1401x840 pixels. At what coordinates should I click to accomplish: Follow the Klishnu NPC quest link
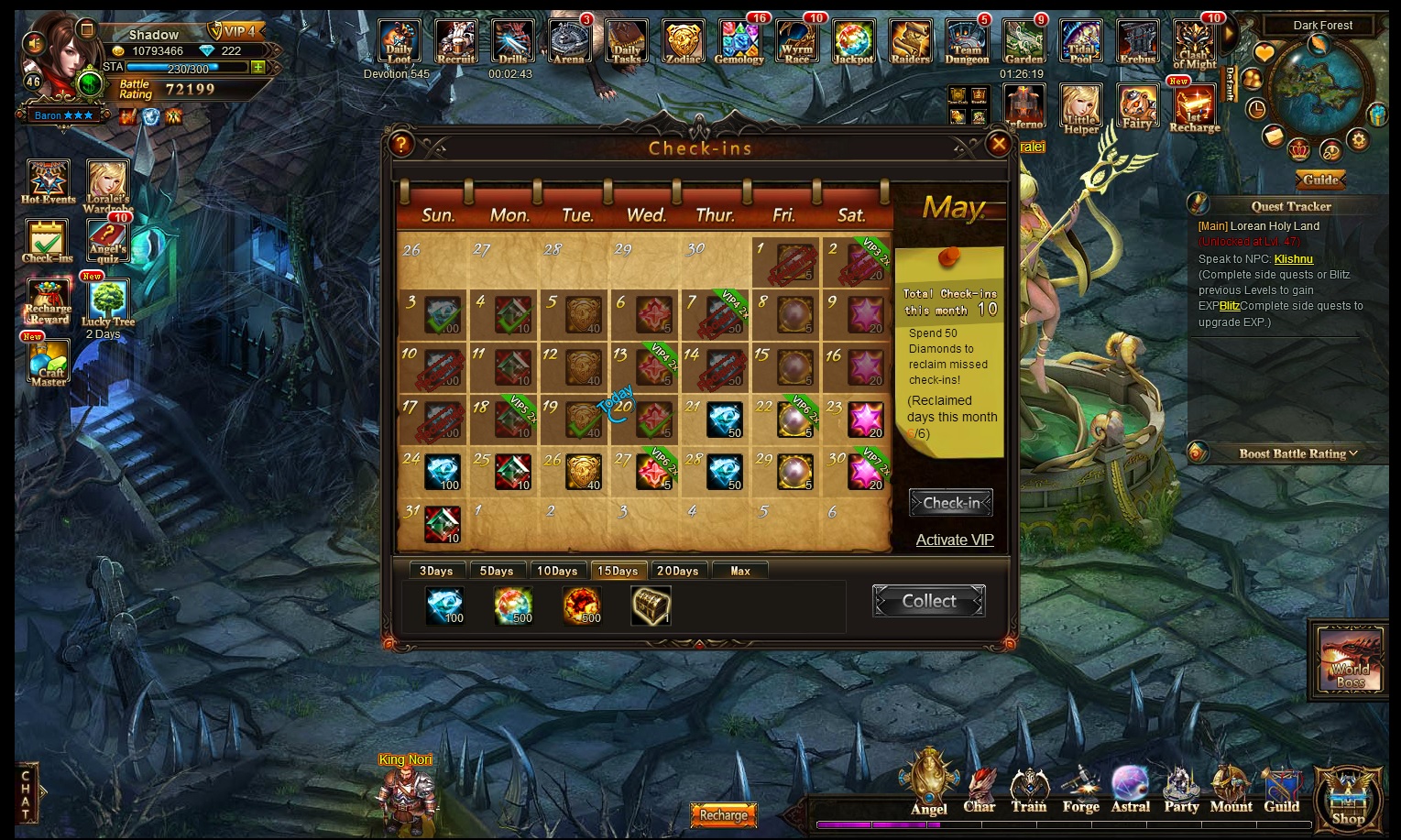1293,259
